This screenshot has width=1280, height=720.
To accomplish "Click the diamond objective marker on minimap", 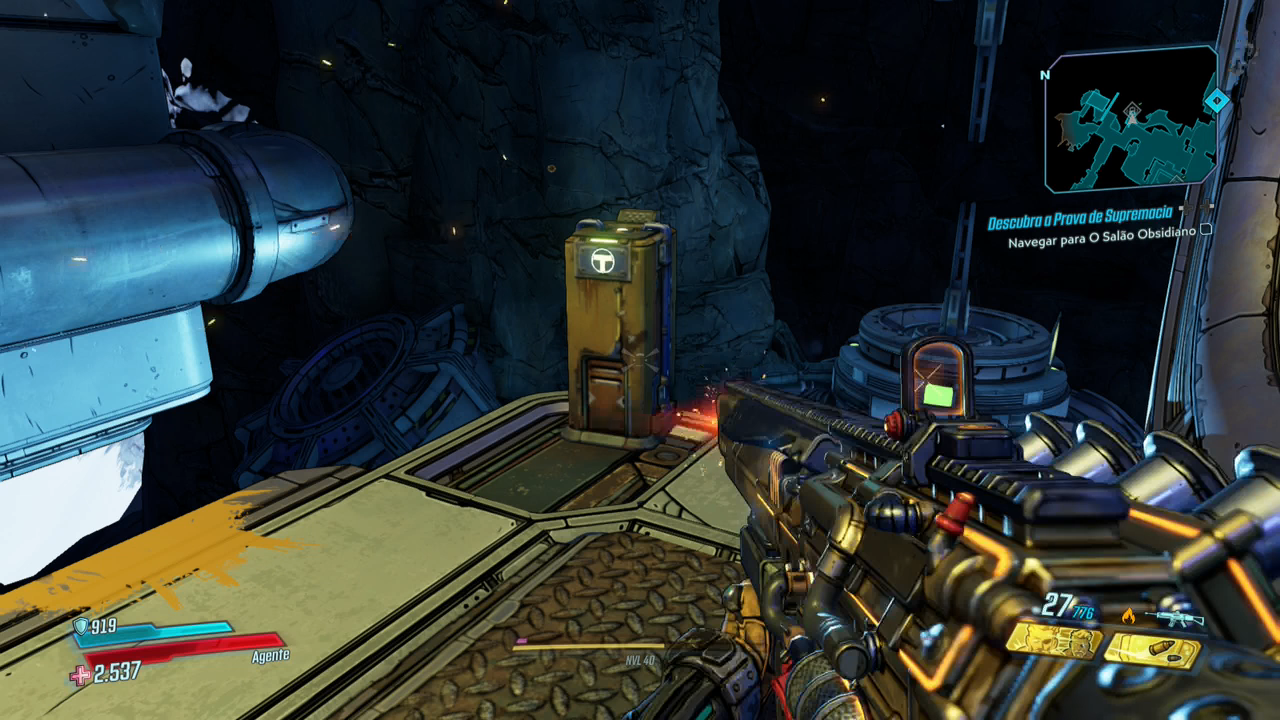I will point(1217,100).
